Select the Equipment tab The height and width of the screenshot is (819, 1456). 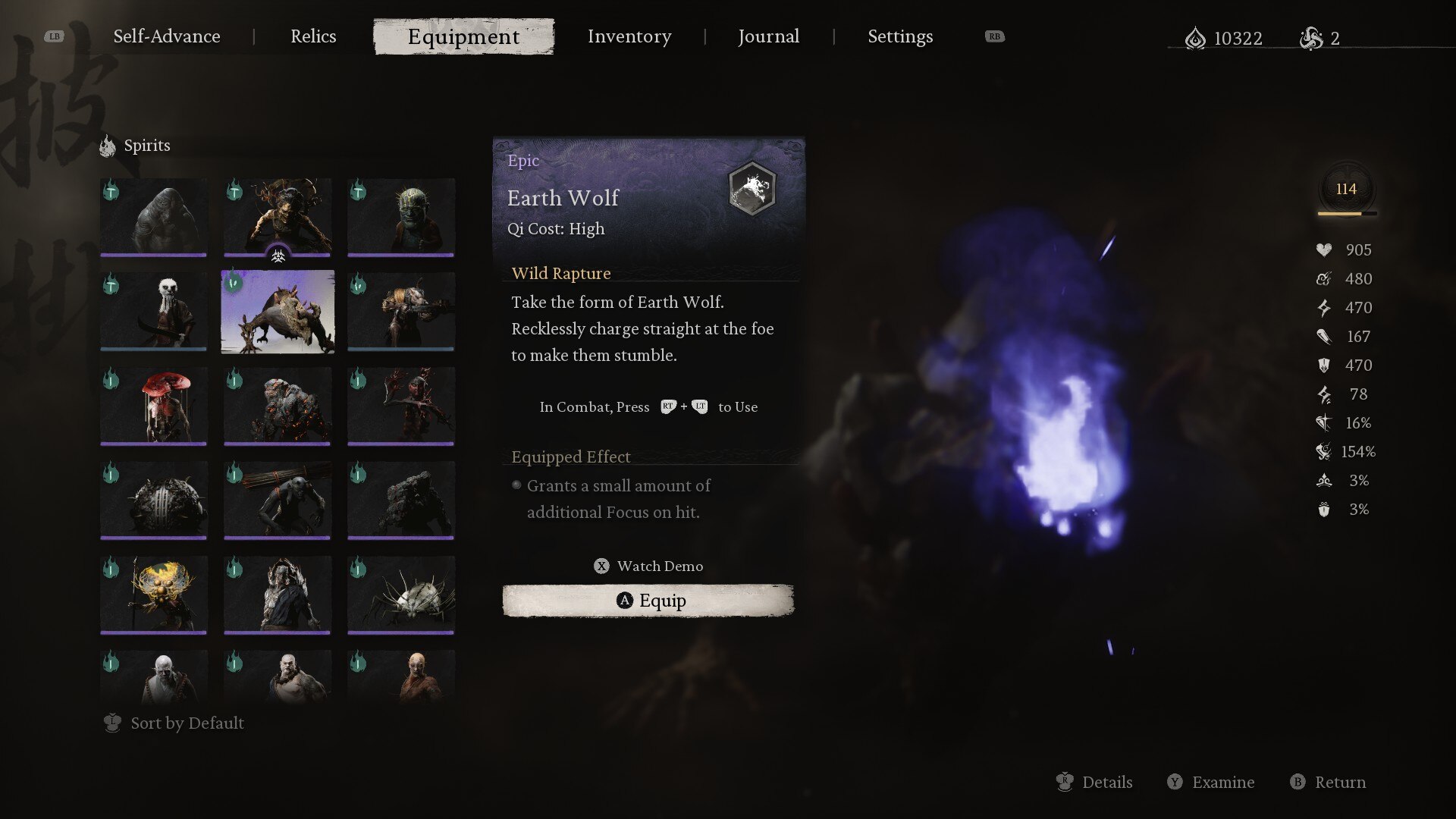coord(463,36)
